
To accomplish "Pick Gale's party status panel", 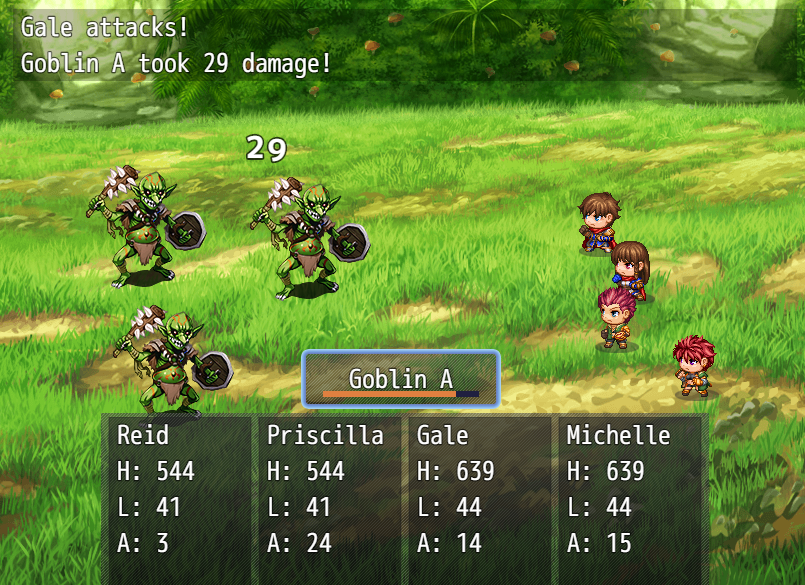I will [x=477, y=490].
